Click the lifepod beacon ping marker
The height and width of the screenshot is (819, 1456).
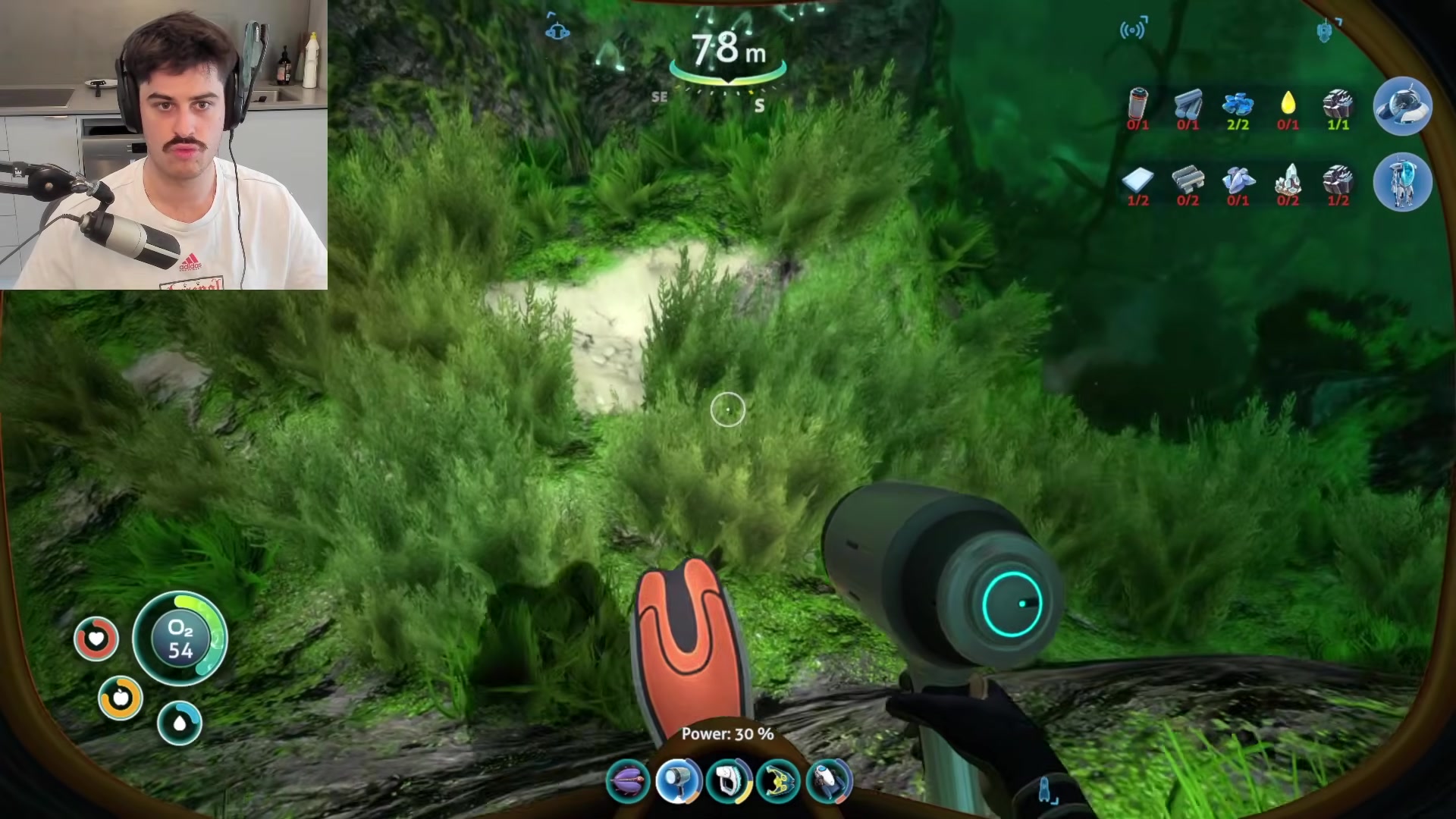(557, 30)
